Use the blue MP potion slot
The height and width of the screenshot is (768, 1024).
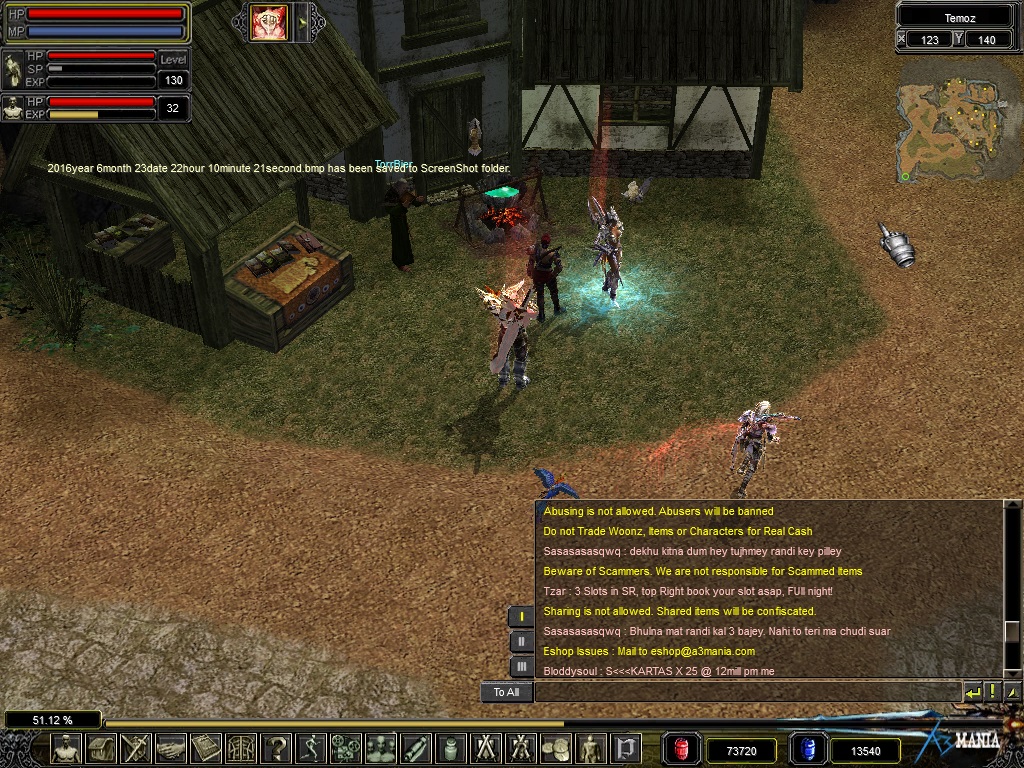click(807, 749)
